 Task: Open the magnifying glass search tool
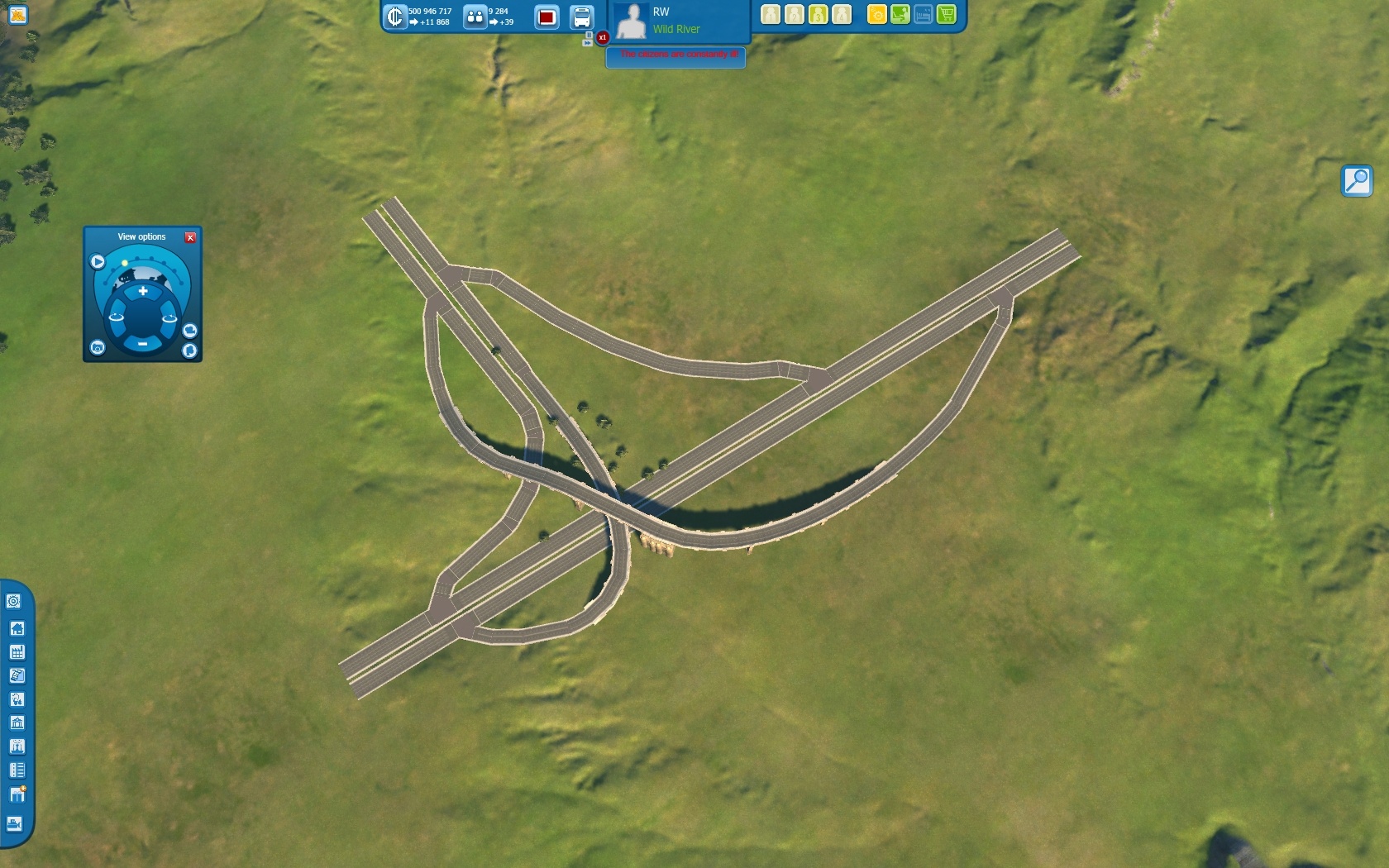(x=1356, y=180)
